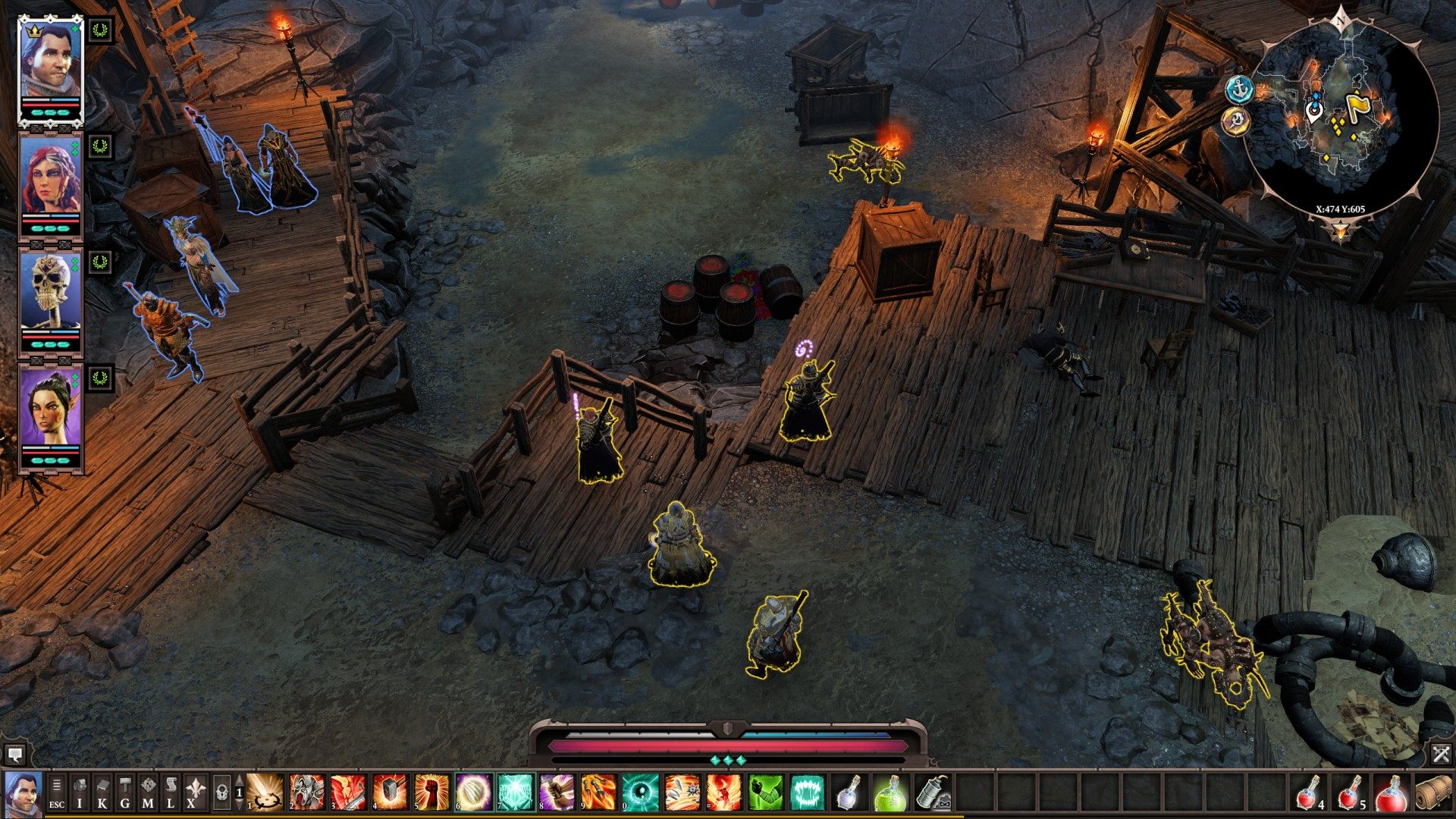Screen dimensions: 1456x819
Task: Activate the white fangs teal skill
Action: coord(807,792)
